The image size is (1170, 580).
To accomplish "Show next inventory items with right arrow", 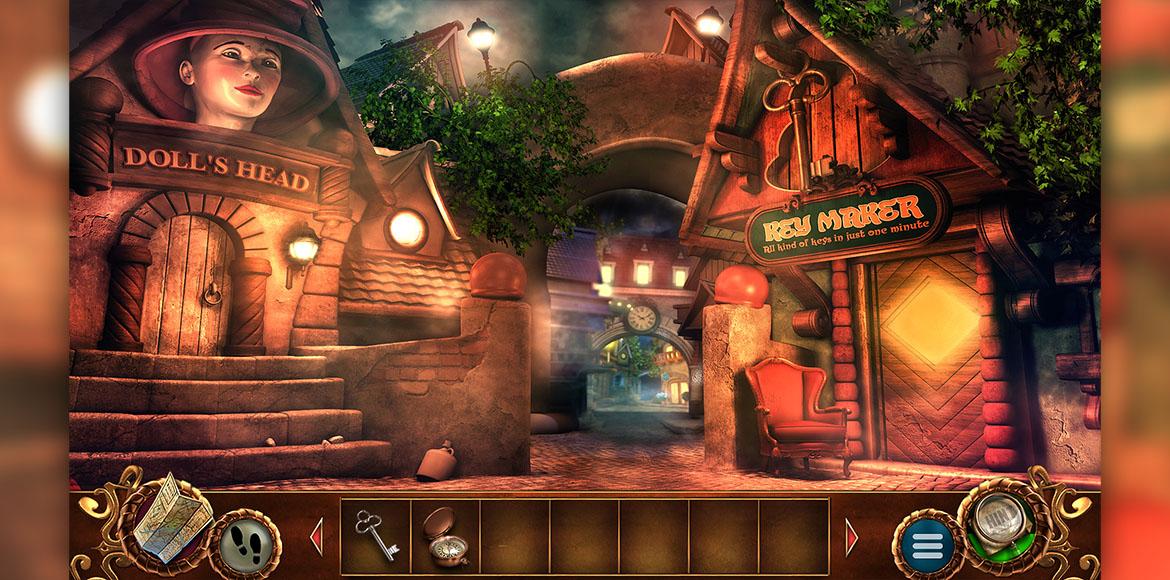I will (x=852, y=537).
